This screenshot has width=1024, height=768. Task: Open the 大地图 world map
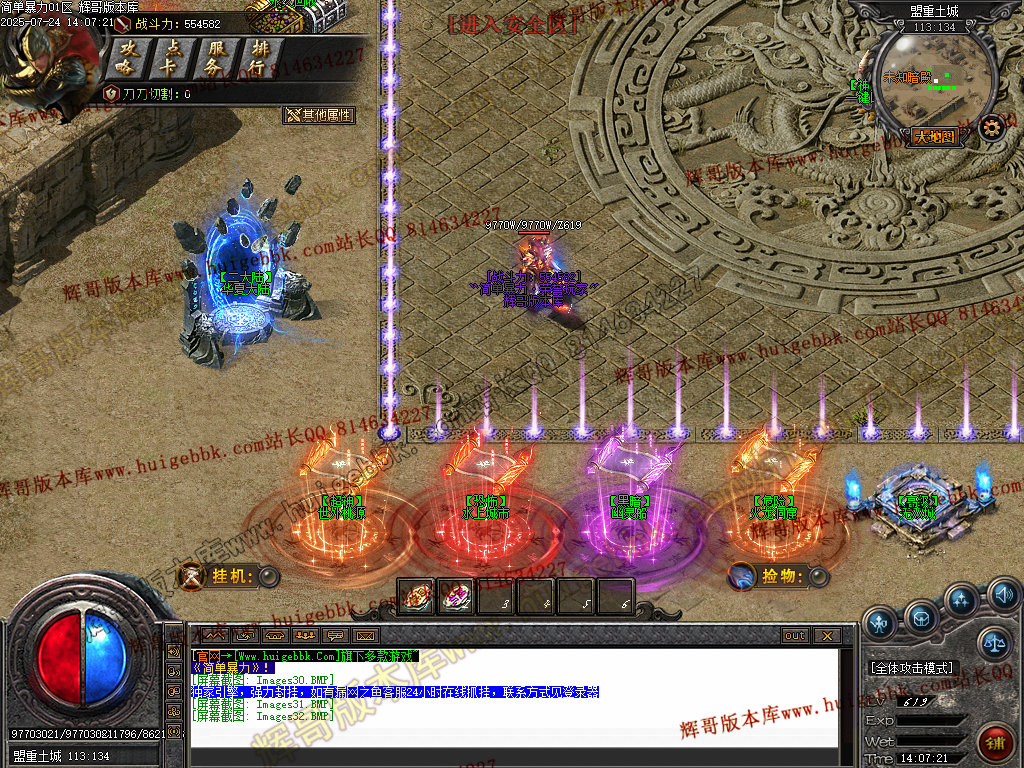(934, 137)
